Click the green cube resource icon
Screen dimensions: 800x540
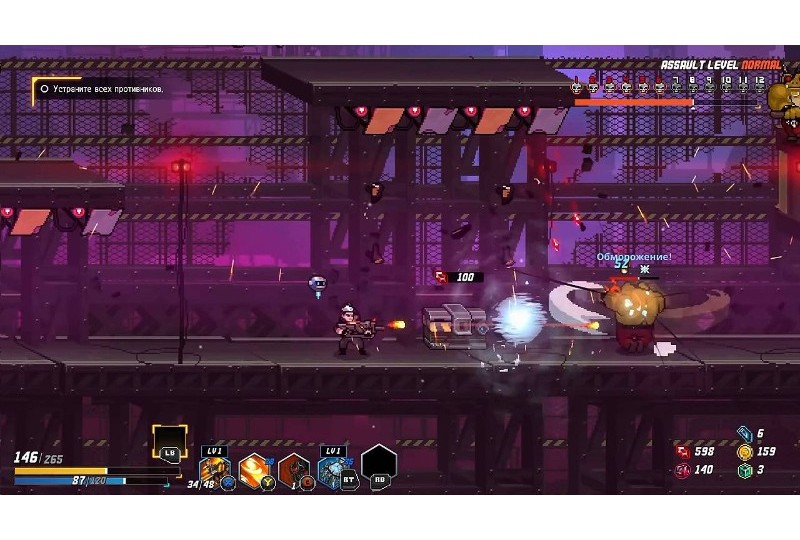(x=744, y=470)
